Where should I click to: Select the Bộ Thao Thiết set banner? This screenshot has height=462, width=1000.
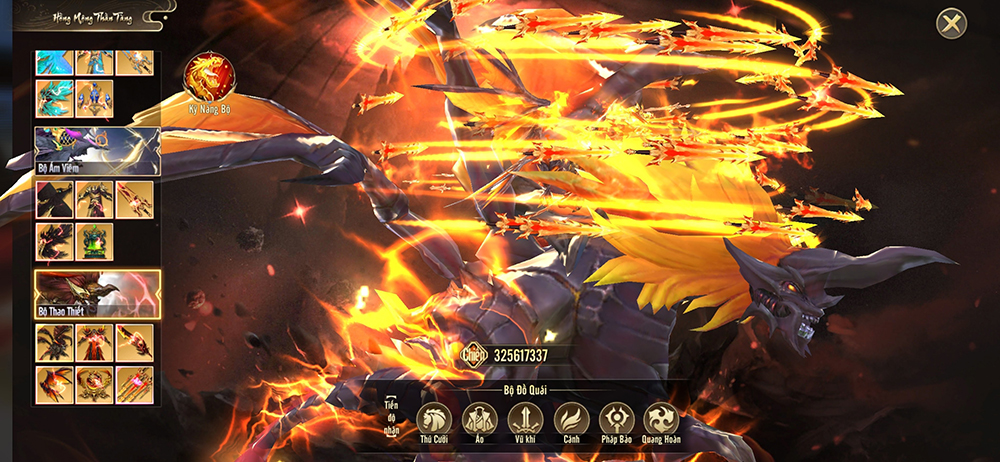(x=97, y=295)
